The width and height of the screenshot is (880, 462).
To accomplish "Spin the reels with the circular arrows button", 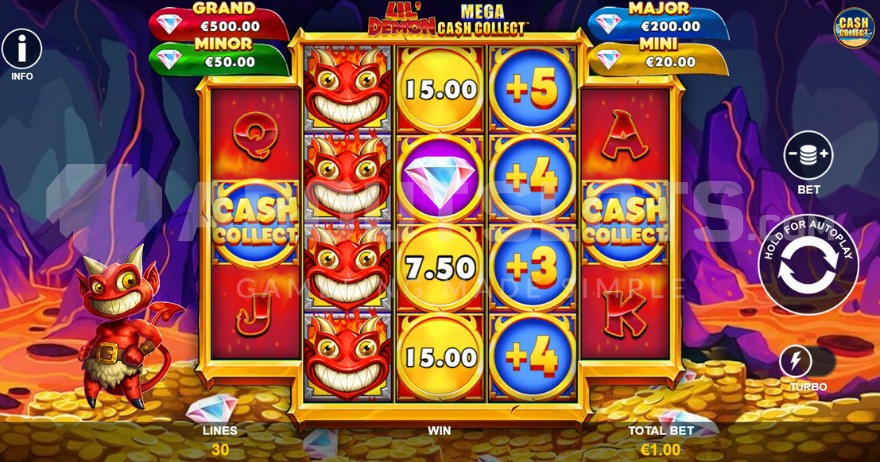I will click(x=808, y=271).
